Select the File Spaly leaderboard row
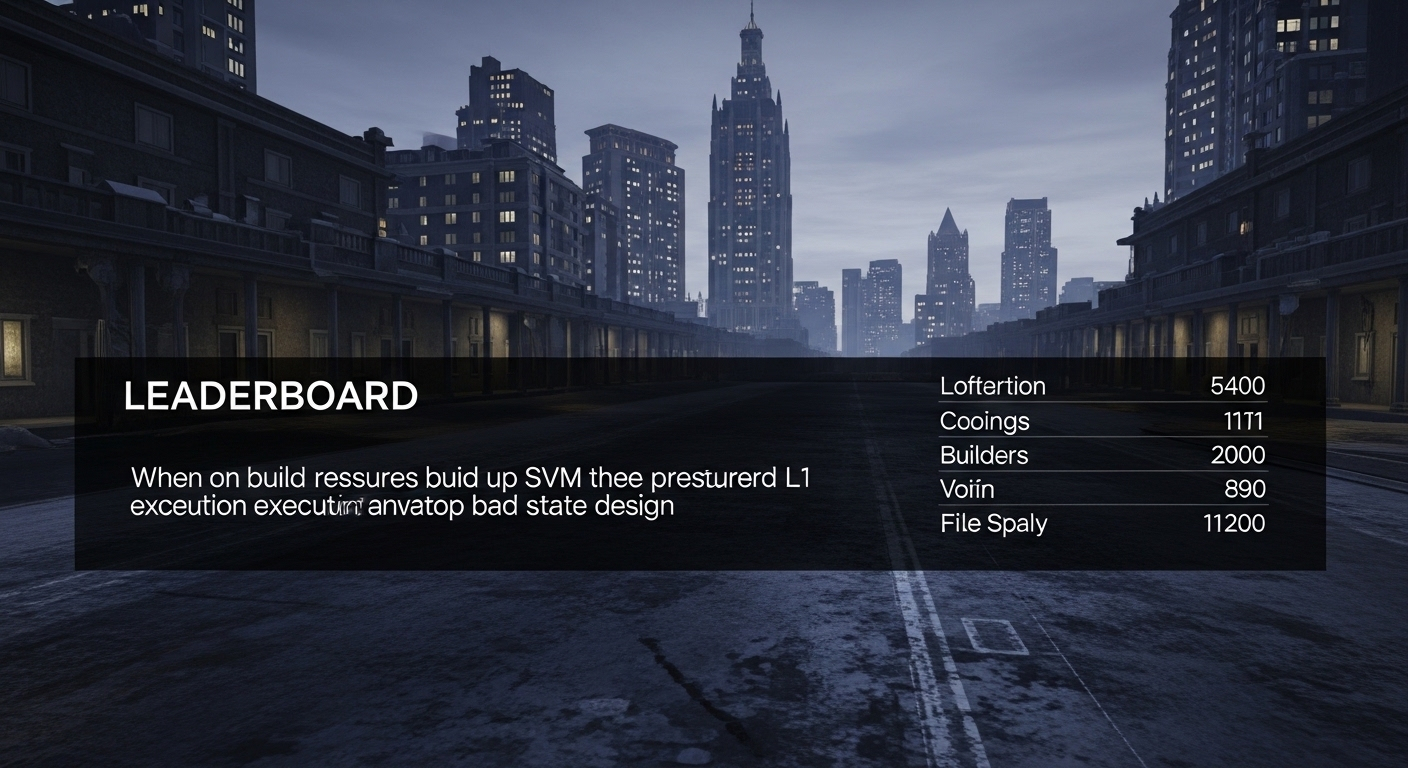 point(1102,523)
